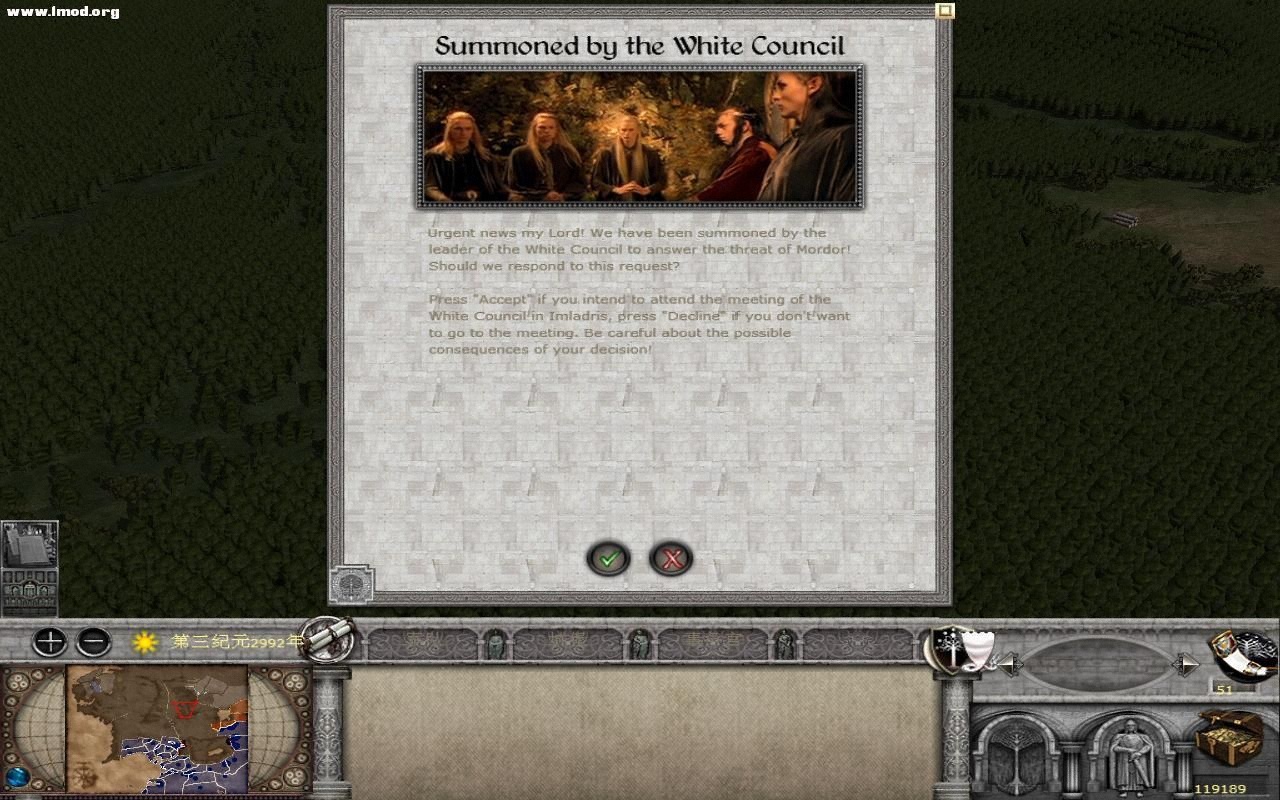Toggle the yellow square at the scroll's top-right
Screen dimensions: 1280x800
[x=943, y=9]
